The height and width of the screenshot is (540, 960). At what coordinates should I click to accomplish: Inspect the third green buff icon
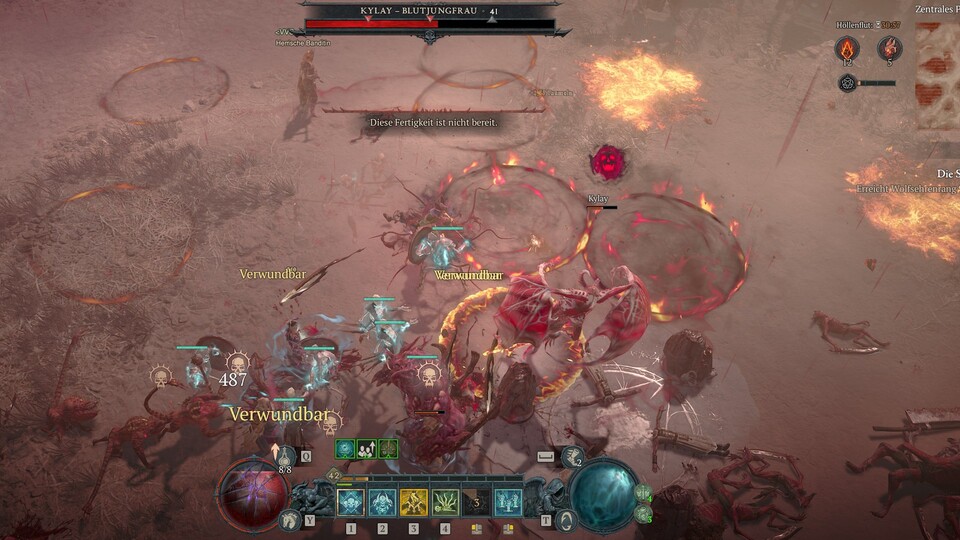388,448
